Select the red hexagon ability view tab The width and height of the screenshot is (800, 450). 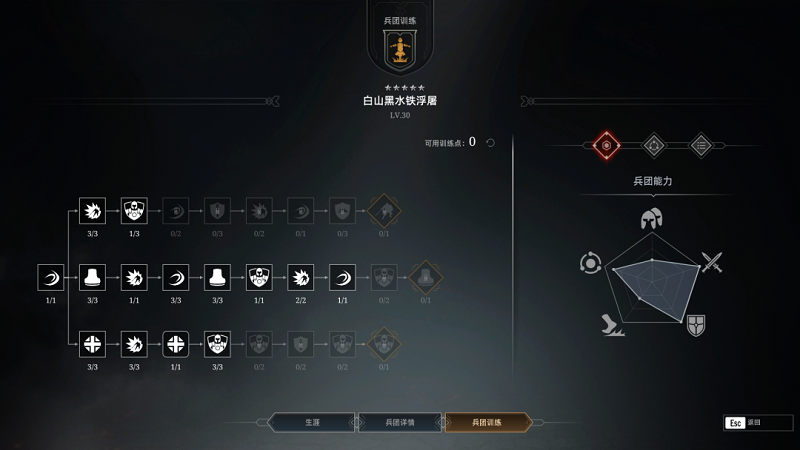click(604, 145)
